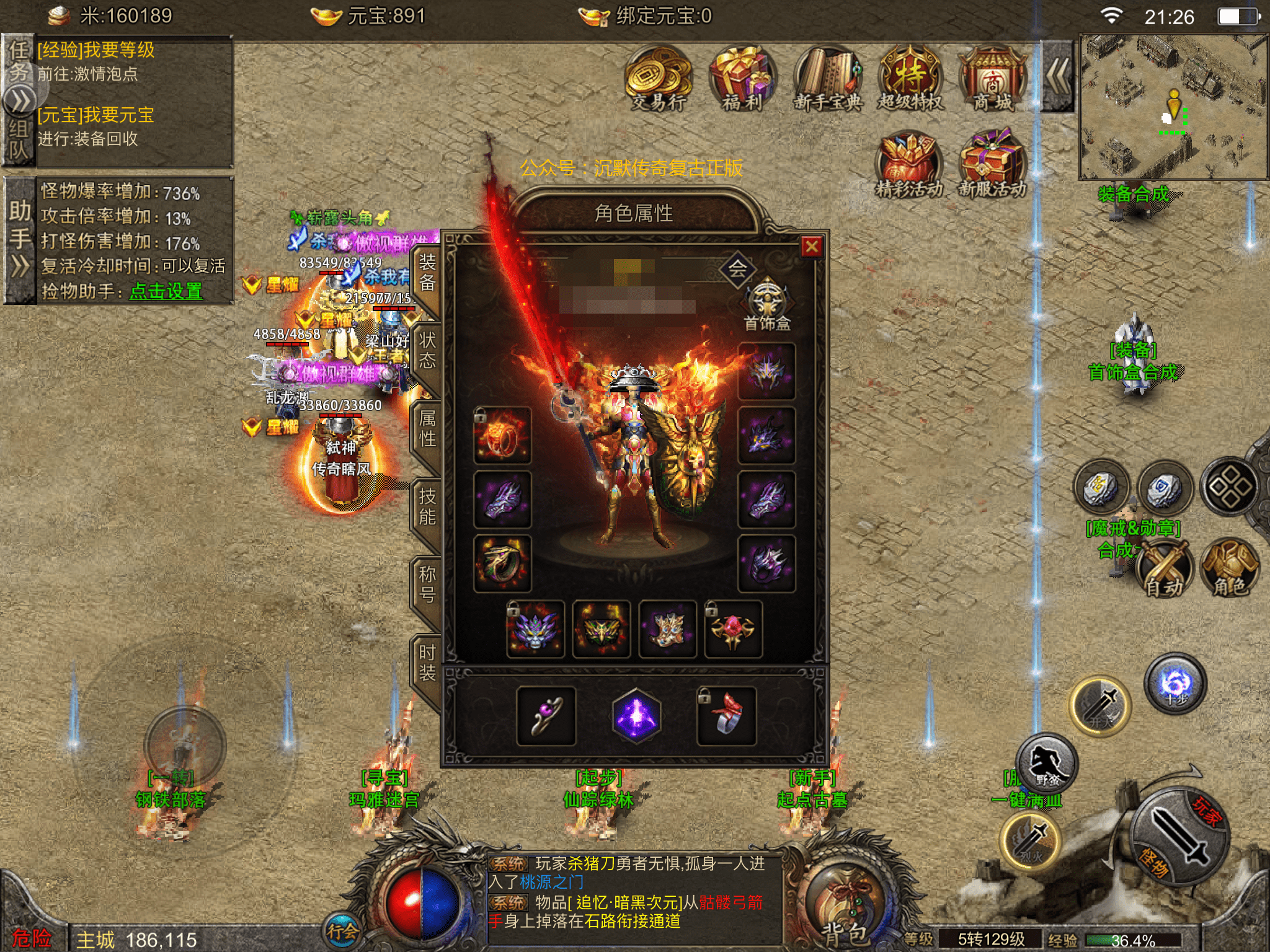Close the character attributes panel
The height and width of the screenshot is (952, 1270).
[811, 247]
